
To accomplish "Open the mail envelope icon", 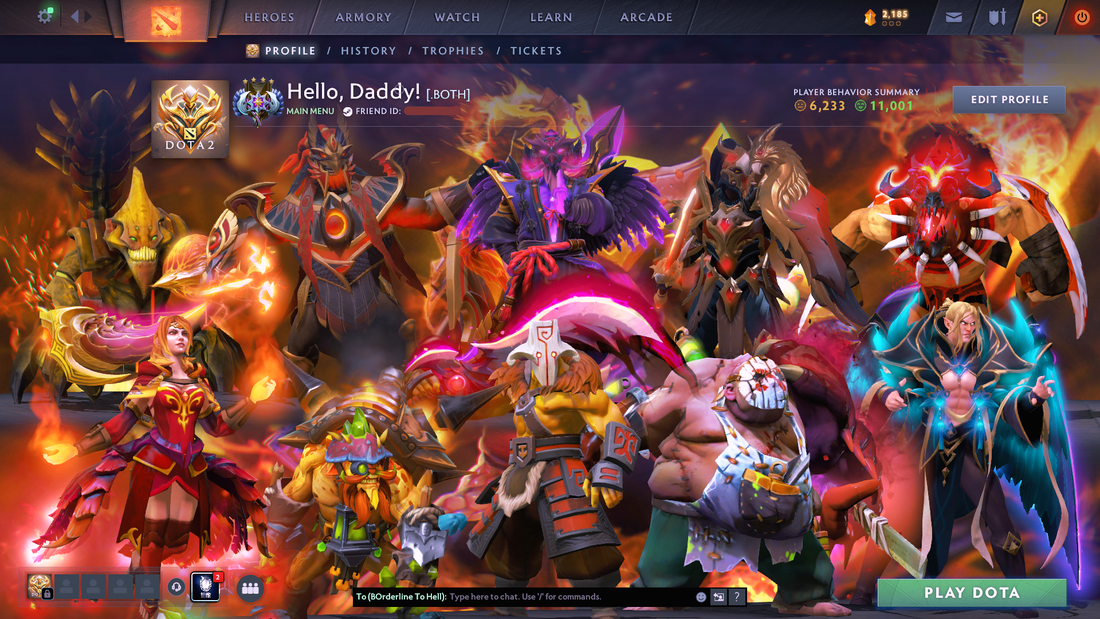I will [954, 17].
